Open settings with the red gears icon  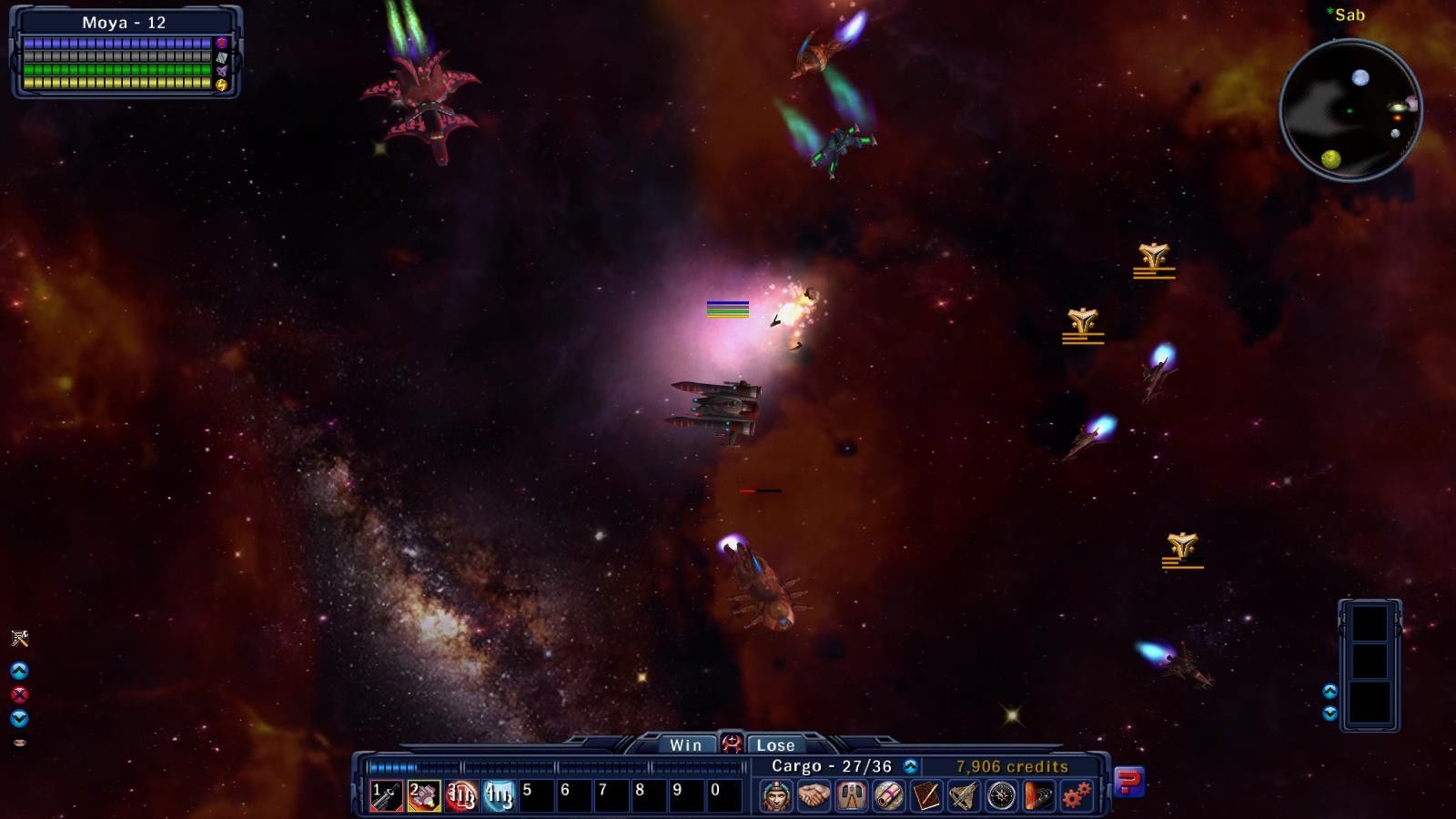1076,796
